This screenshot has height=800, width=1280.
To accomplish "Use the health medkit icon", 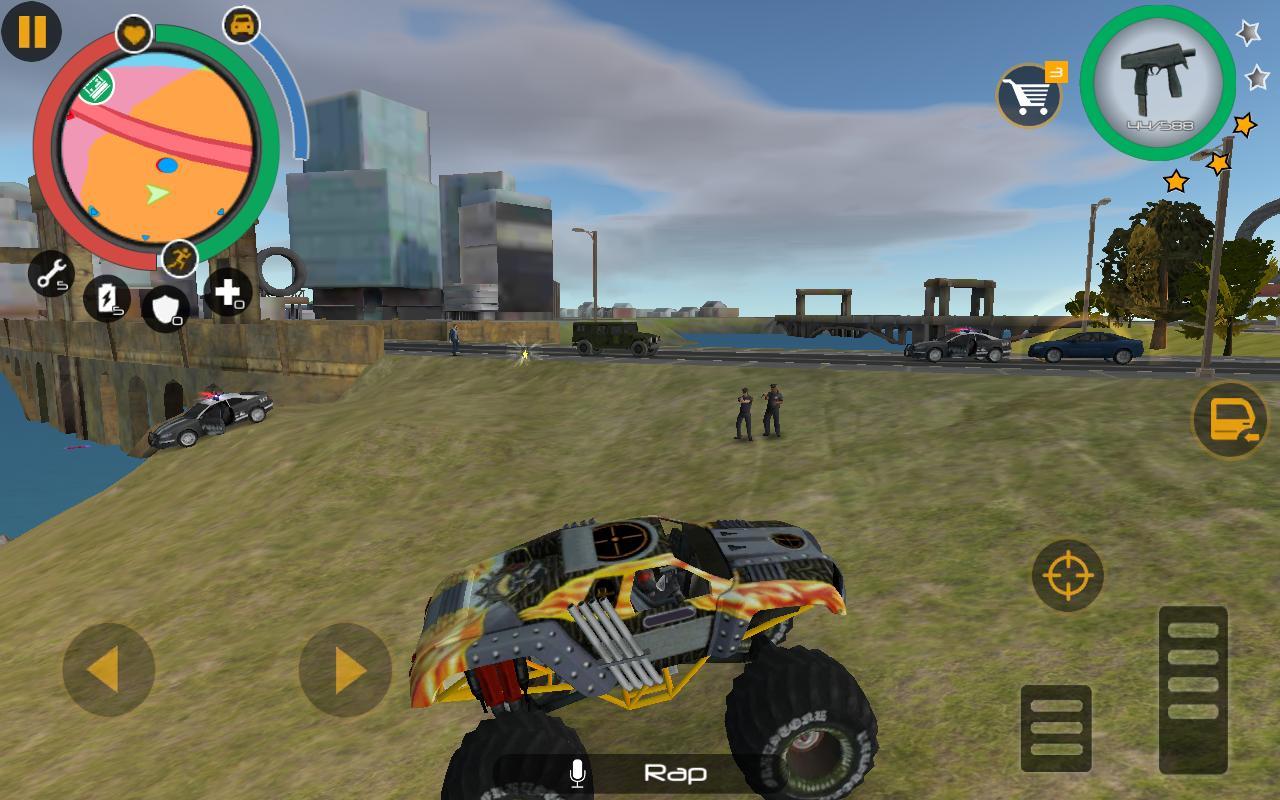I will point(228,292).
